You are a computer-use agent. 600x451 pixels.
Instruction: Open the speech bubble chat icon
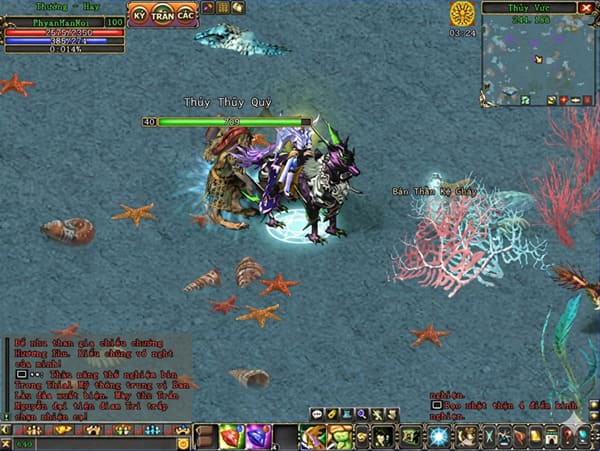point(317,413)
